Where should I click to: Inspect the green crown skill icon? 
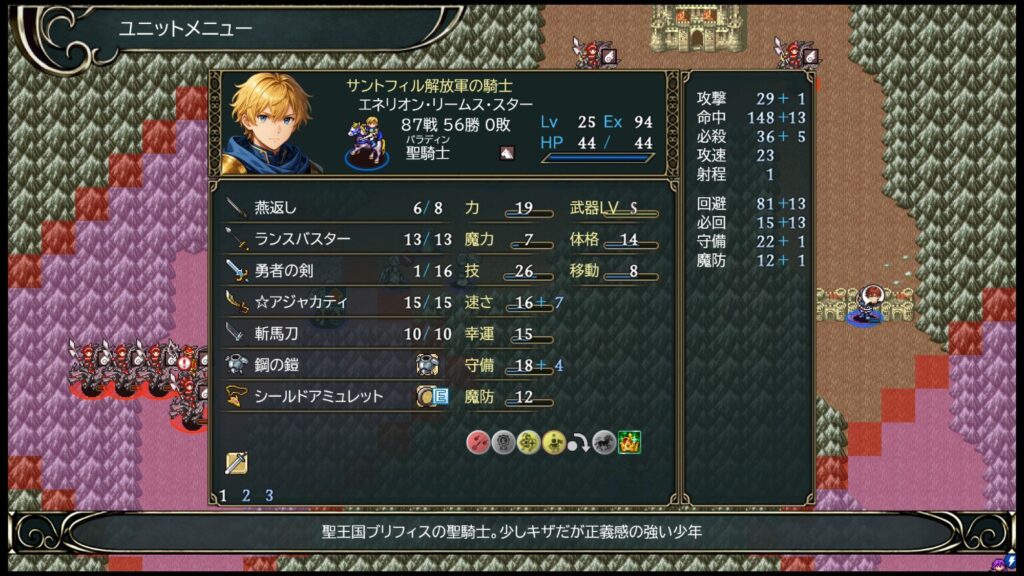[629, 442]
